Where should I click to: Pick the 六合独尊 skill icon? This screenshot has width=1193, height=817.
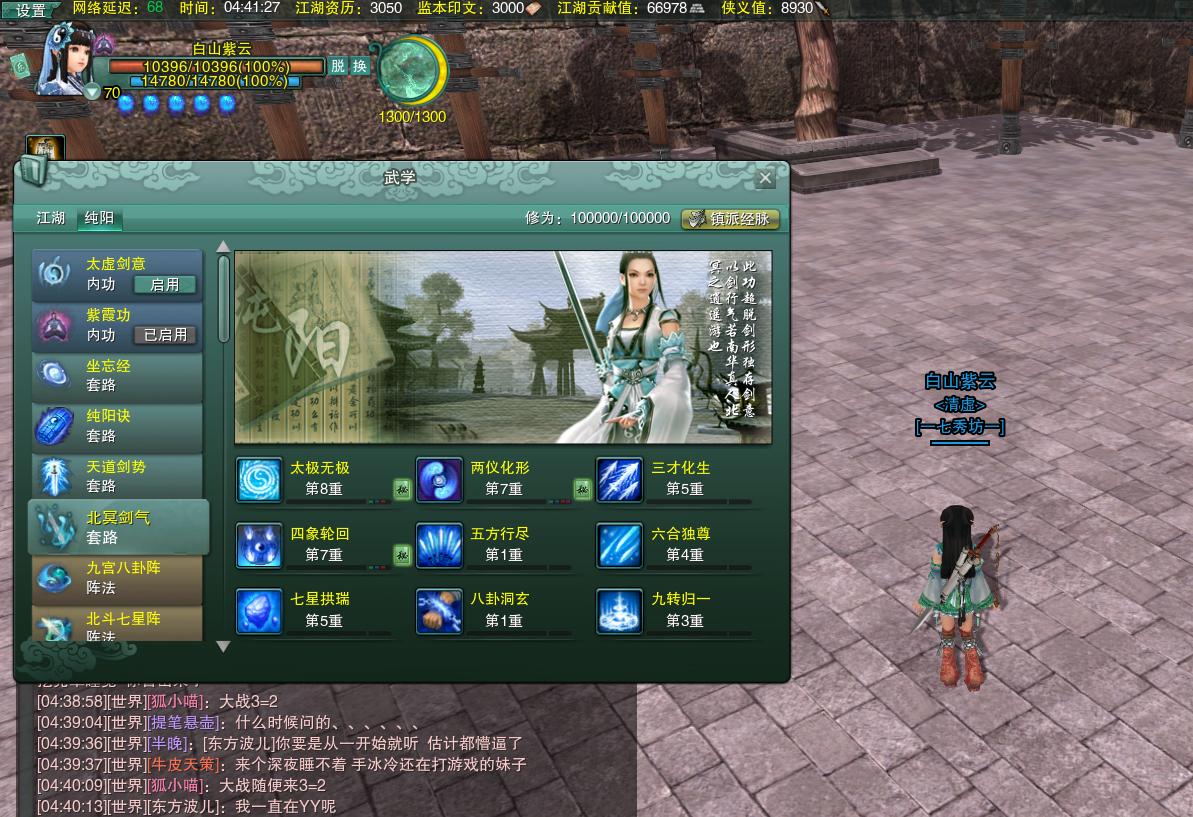pos(620,546)
